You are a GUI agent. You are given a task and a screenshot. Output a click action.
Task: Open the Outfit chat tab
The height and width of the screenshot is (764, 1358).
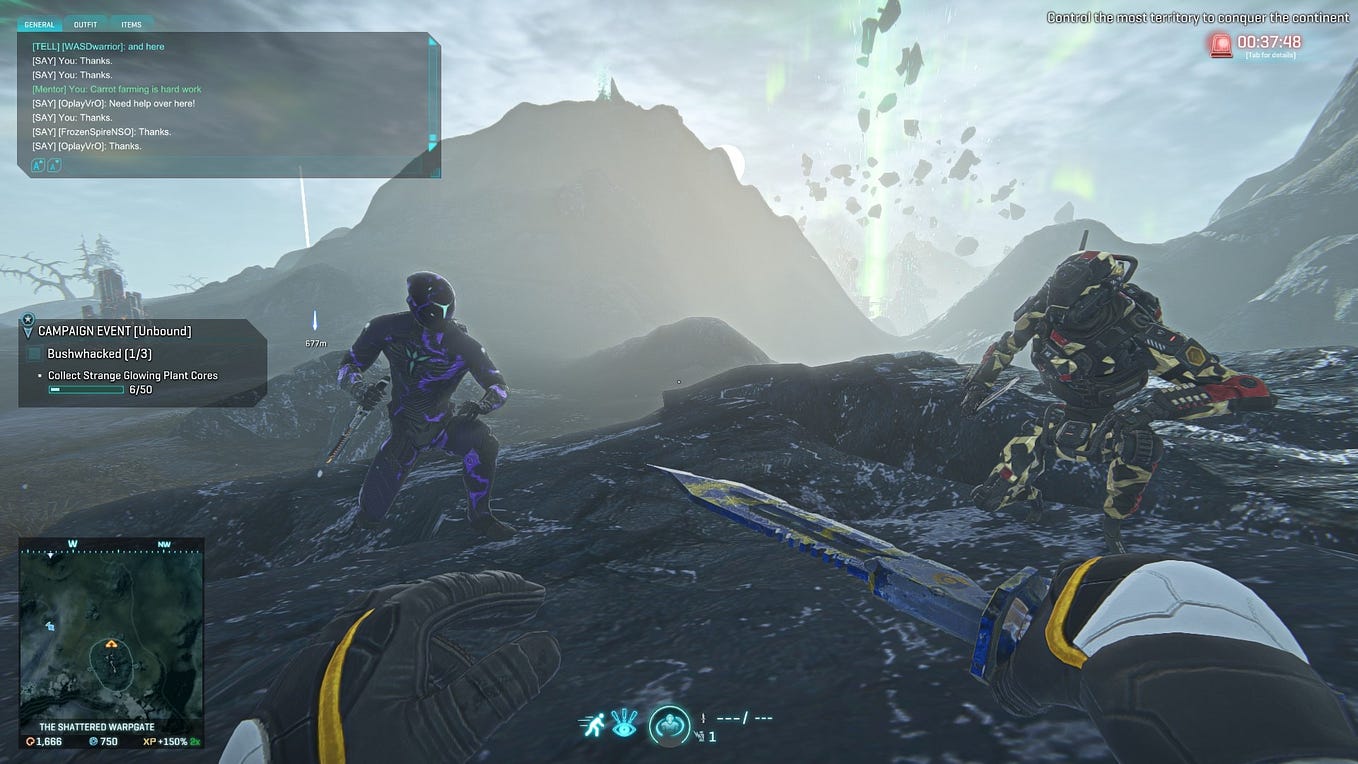coord(85,24)
